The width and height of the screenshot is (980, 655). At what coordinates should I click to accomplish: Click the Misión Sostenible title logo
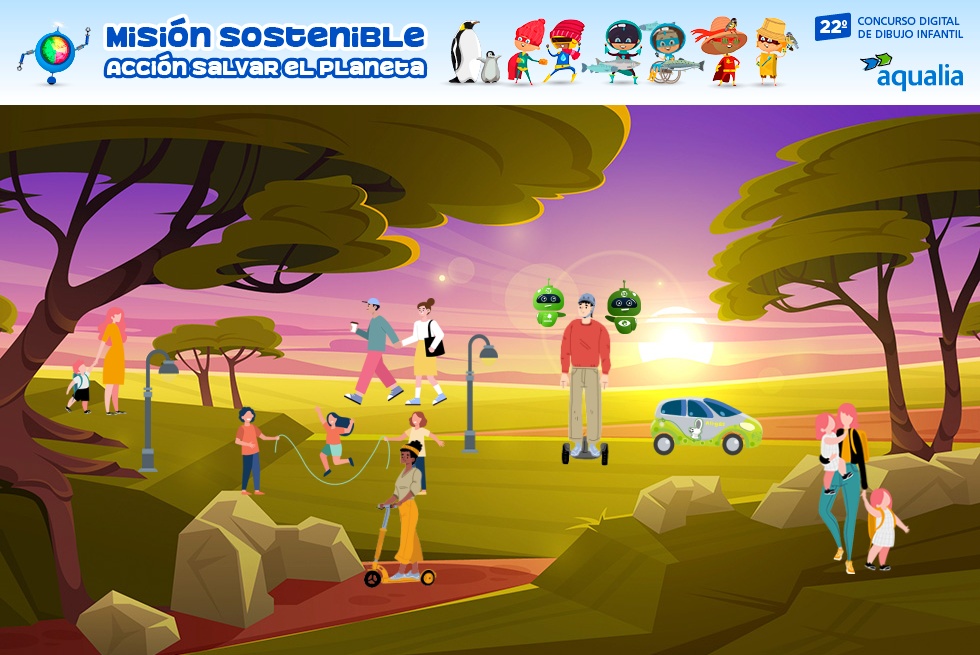tap(265, 51)
